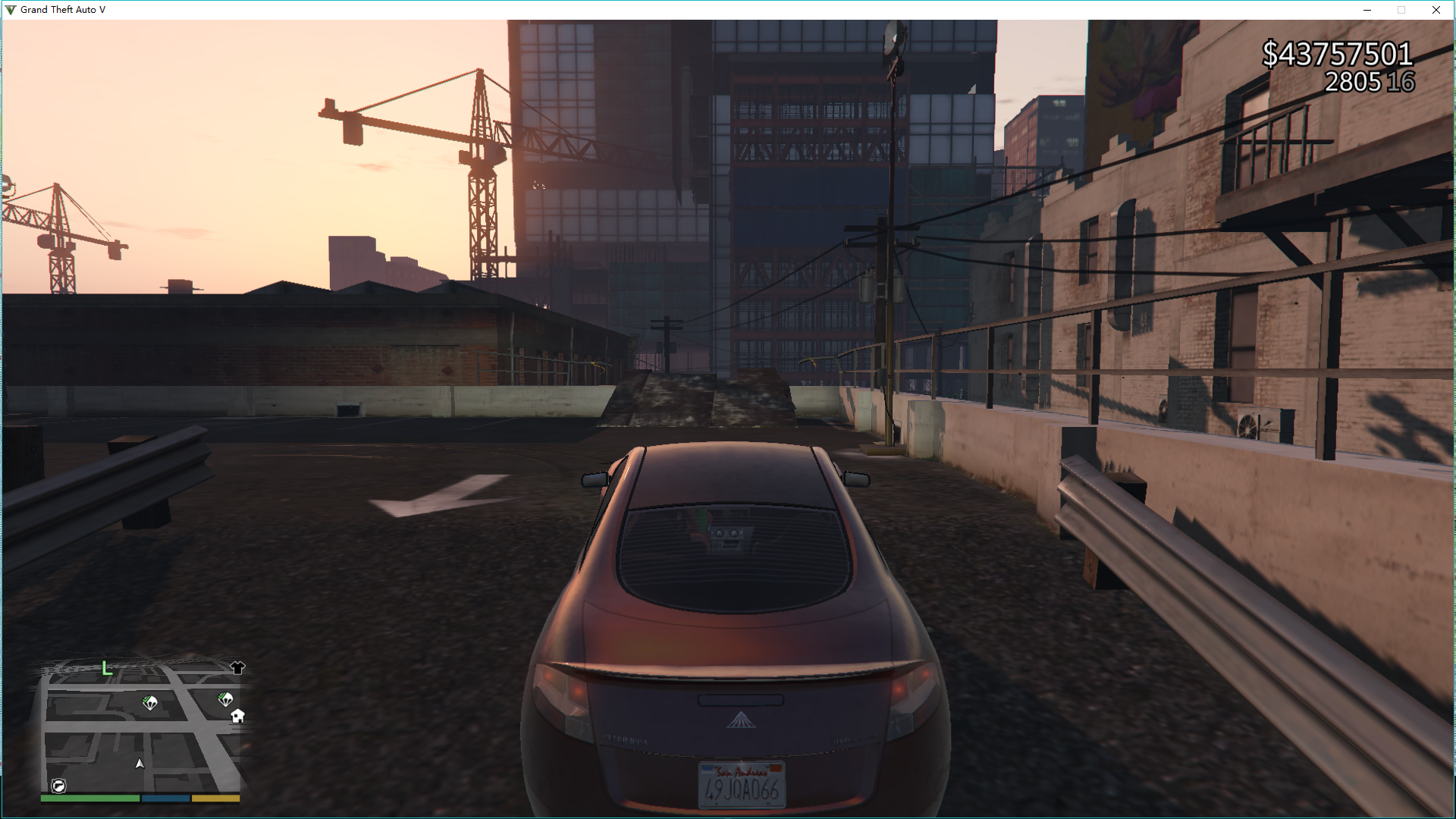Image resolution: width=1456 pixels, height=819 pixels.
Task: Select the safehouse house blip
Action: 237,715
